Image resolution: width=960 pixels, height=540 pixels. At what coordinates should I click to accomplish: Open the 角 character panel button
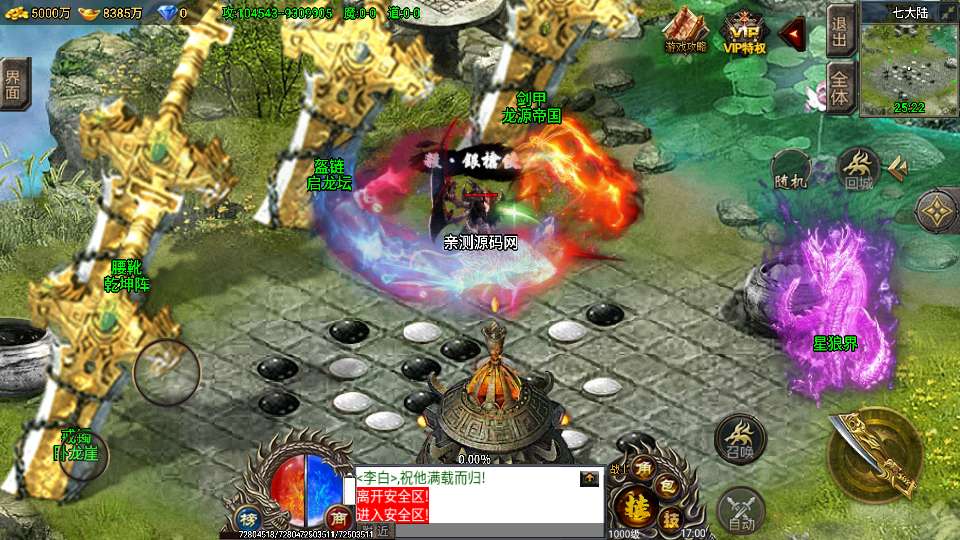point(645,468)
